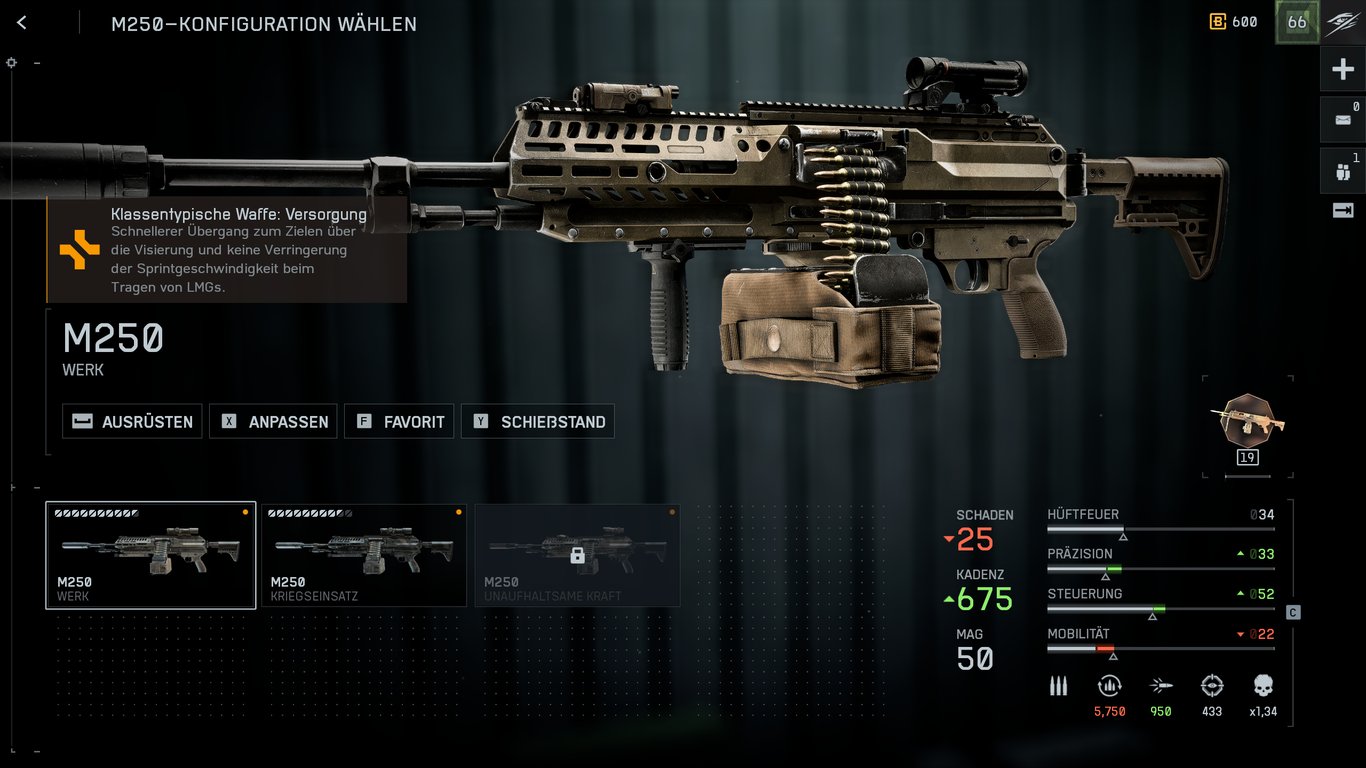This screenshot has height=768, width=1366.
Task: Select the bullet velocity stat icon
Action: [x=1160, y=687]
